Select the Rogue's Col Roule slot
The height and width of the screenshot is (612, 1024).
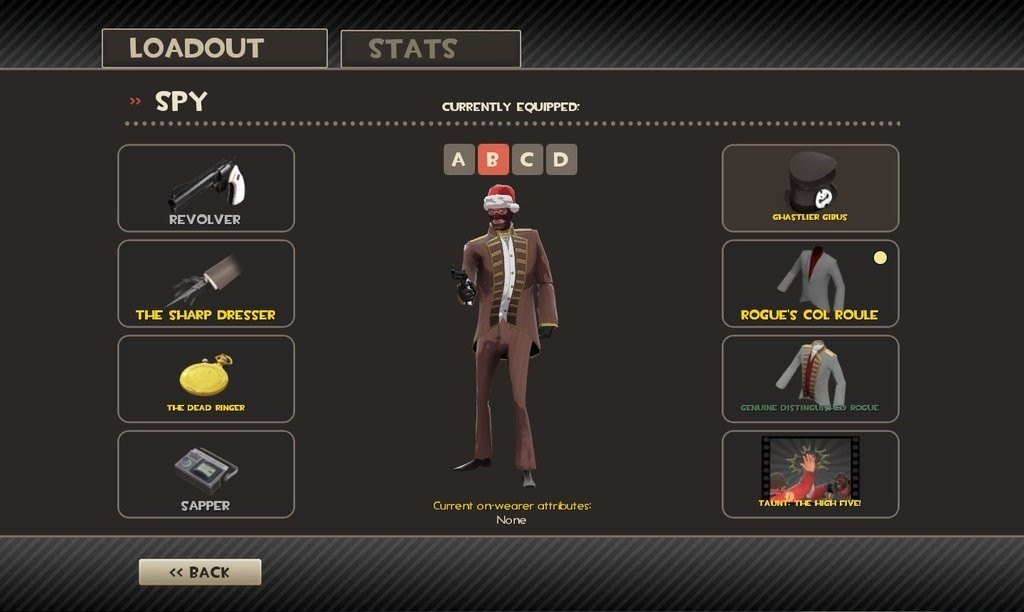click(x=810, y=283)
